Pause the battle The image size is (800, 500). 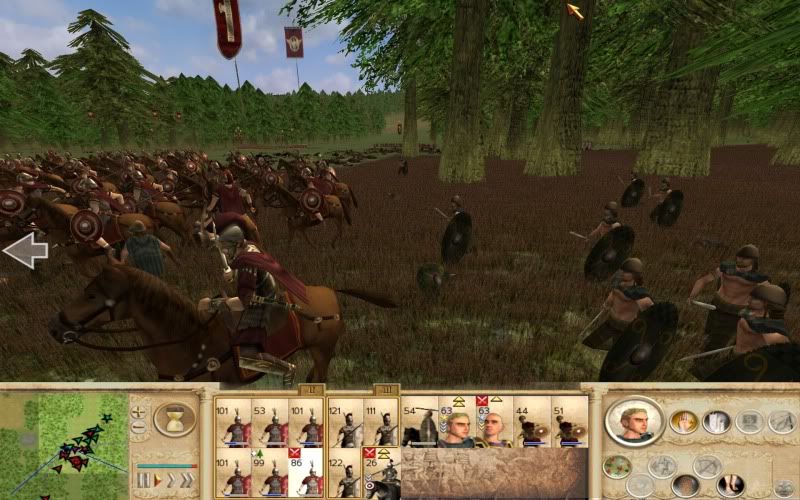[143, 481]
